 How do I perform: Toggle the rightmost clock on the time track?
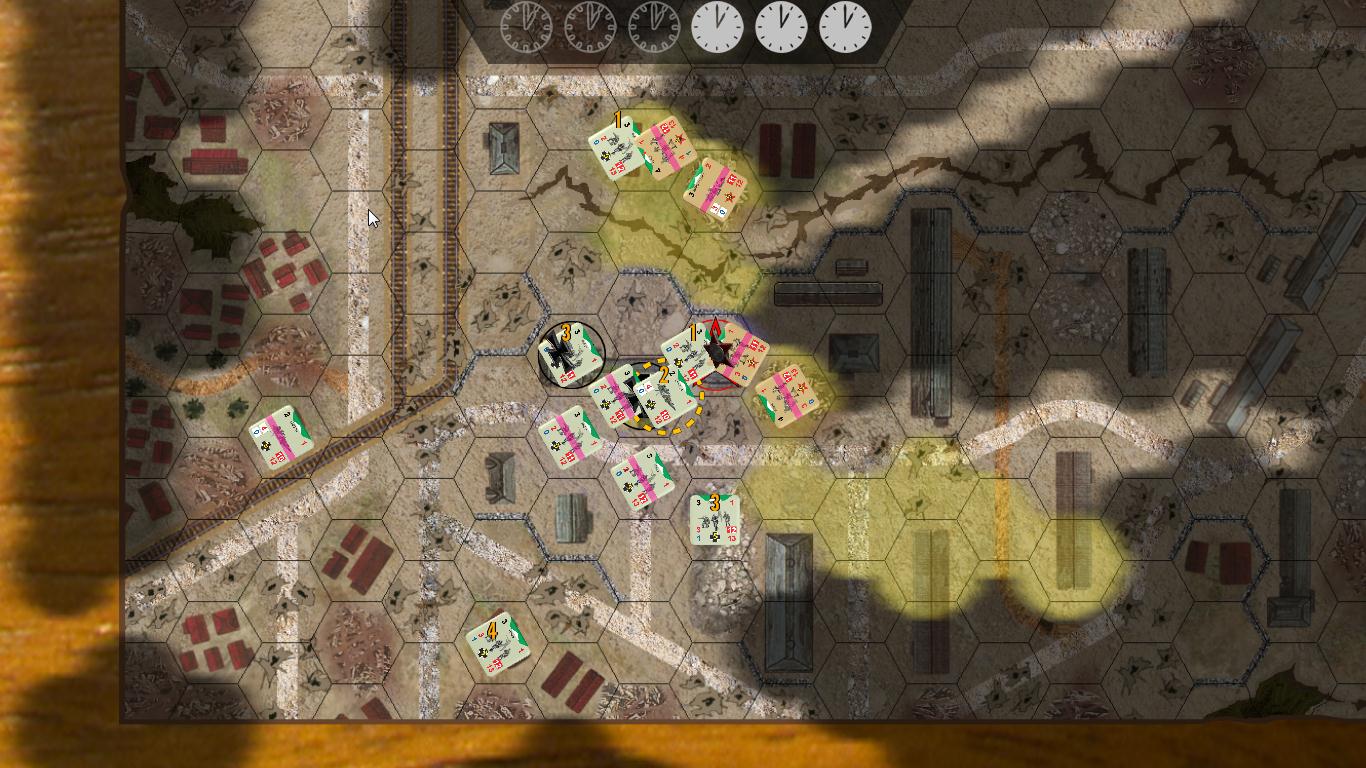click(845, 26)
